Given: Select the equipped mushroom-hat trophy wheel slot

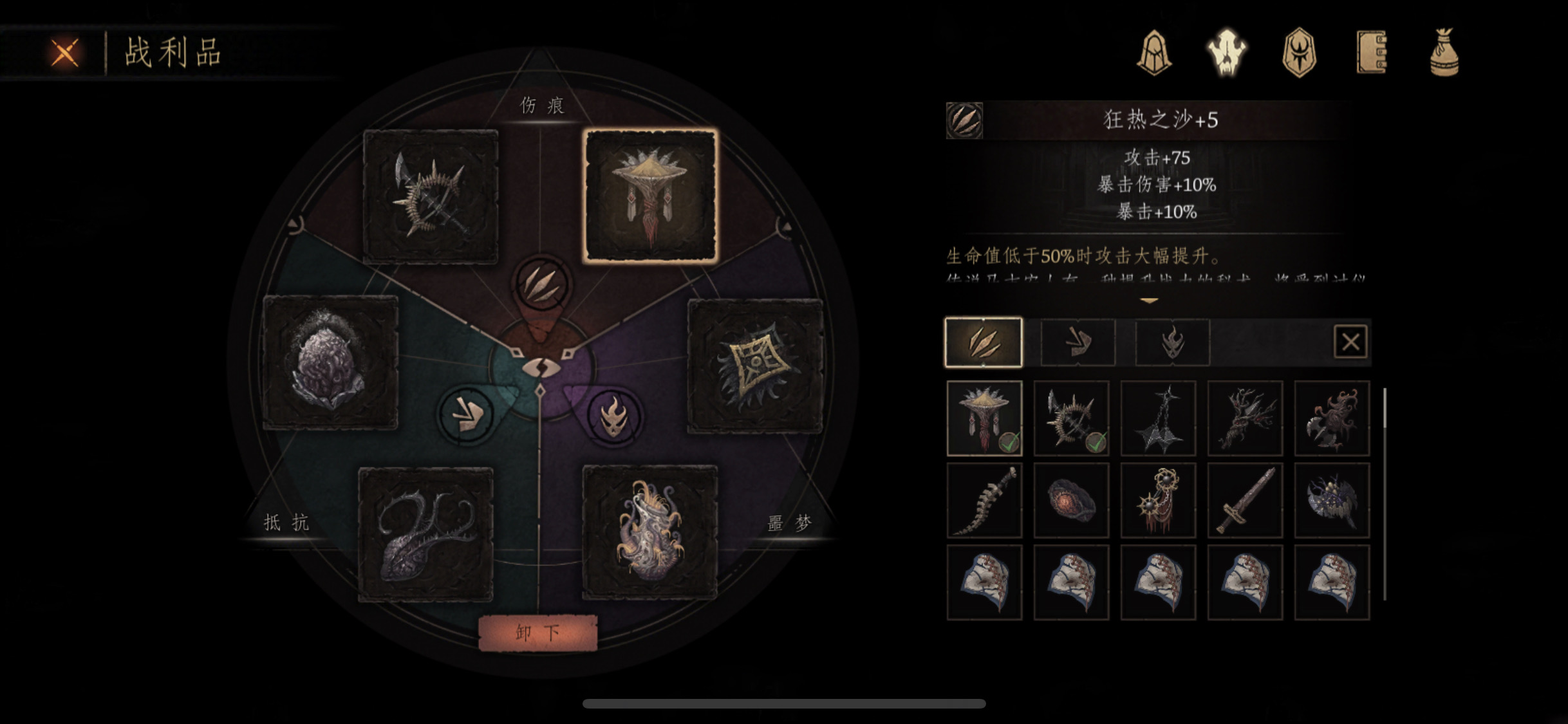Looking at the screenshot, I should (650, 196).
